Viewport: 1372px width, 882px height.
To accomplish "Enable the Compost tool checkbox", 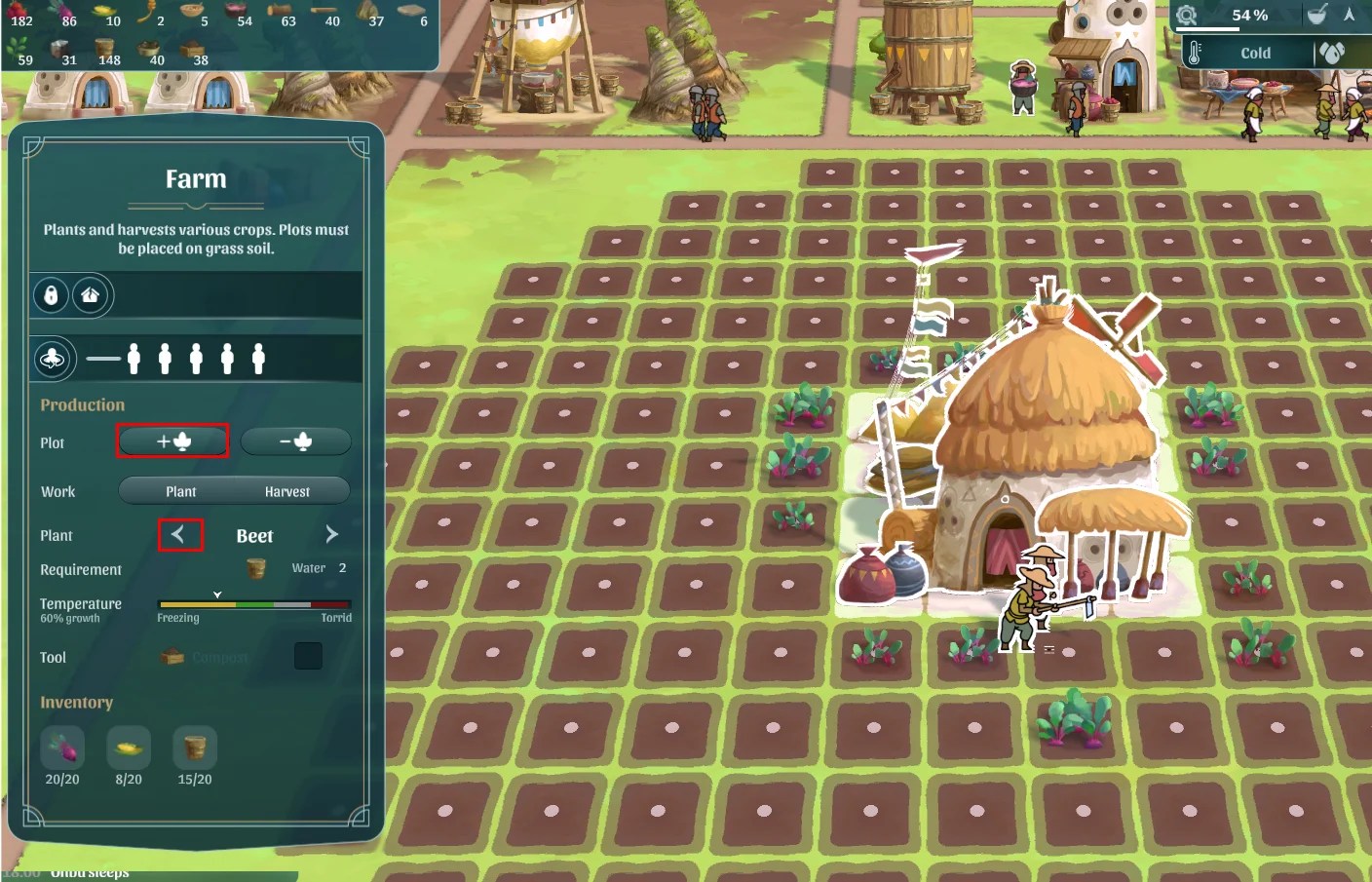I will pos(308,656).
